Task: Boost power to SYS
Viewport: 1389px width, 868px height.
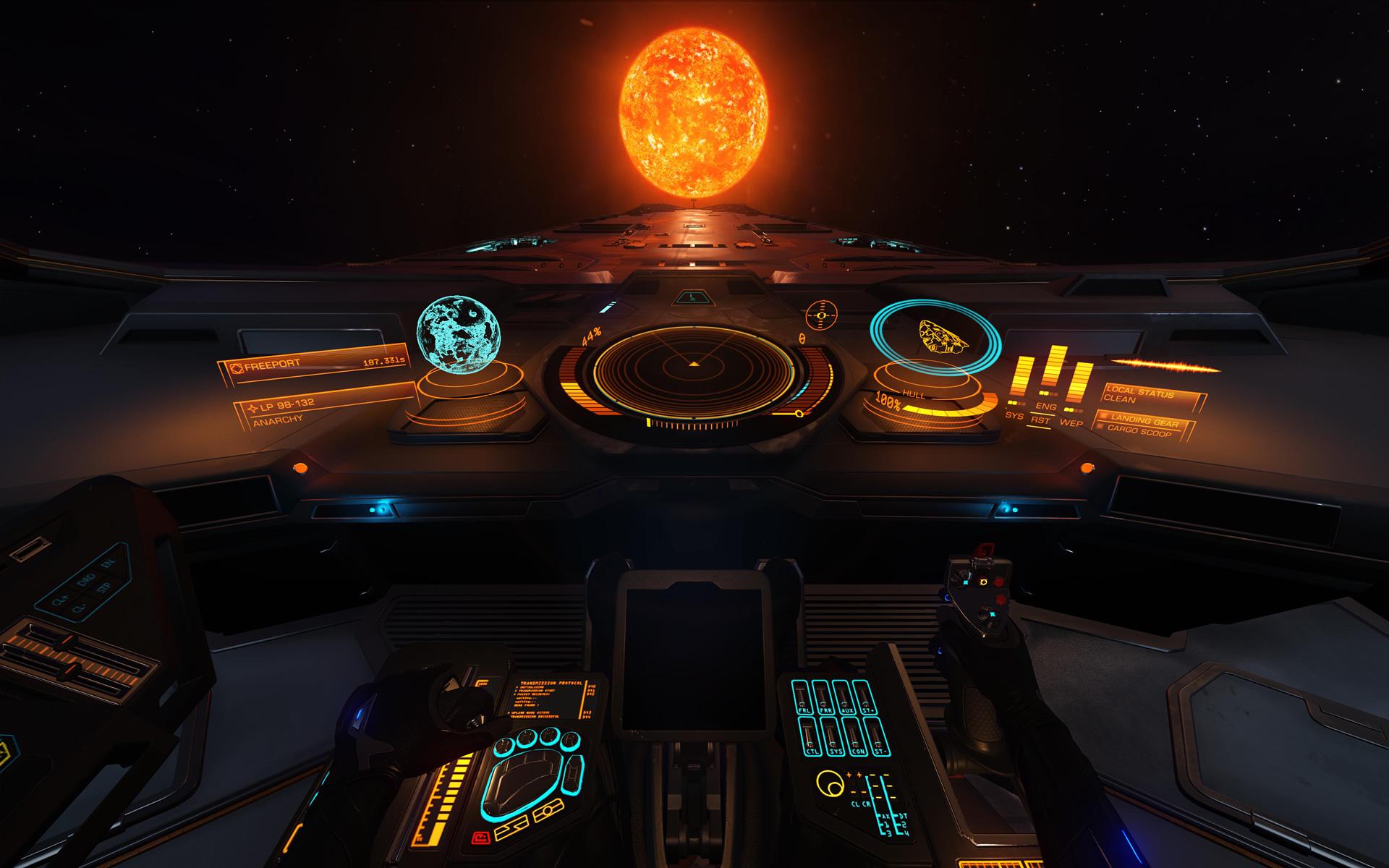Action: 1014,415
